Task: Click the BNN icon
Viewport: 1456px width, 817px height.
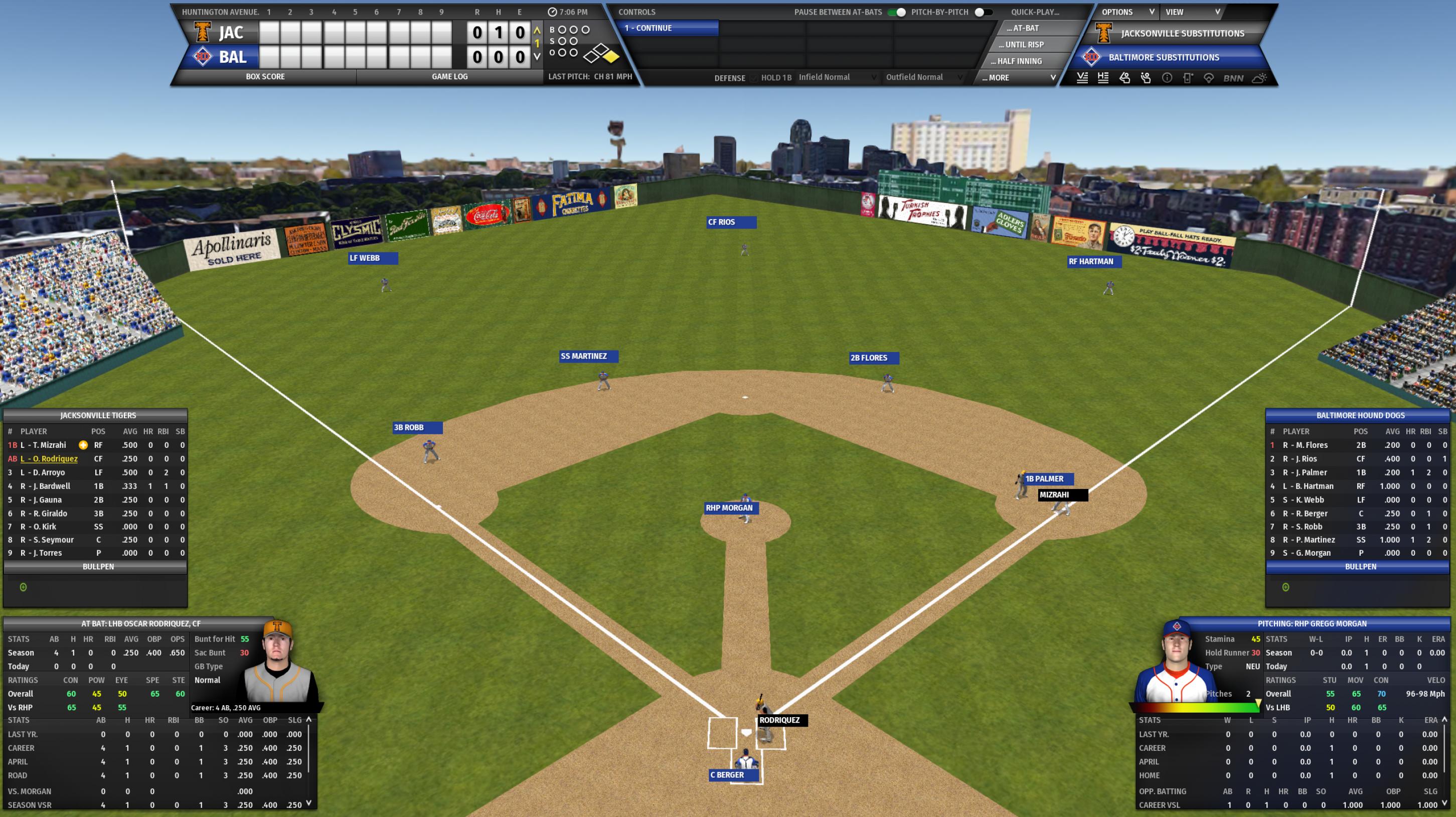Action: point(1233,79)
